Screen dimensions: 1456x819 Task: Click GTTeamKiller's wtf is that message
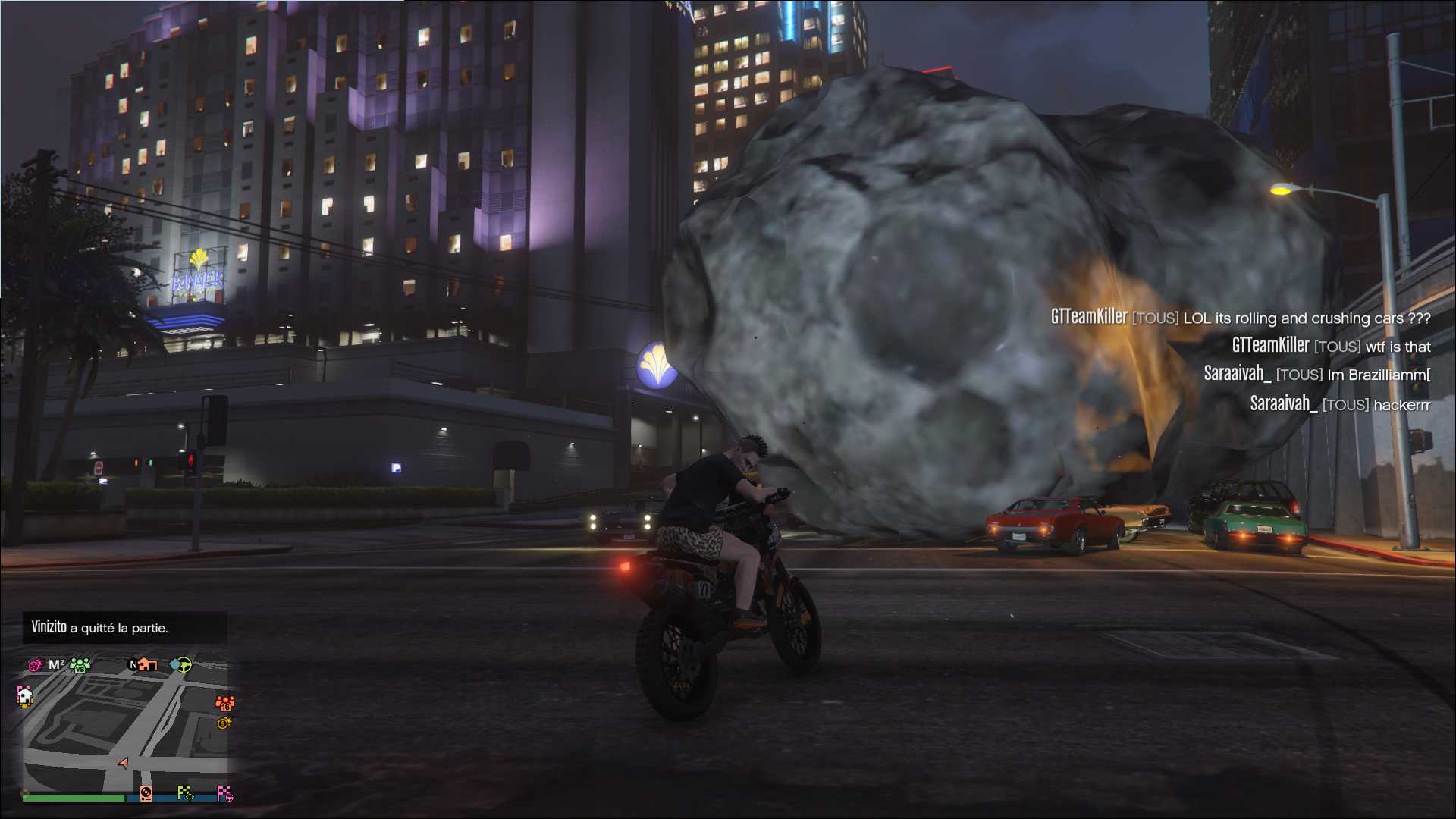pyautogui.click(x=1331, y=346)
